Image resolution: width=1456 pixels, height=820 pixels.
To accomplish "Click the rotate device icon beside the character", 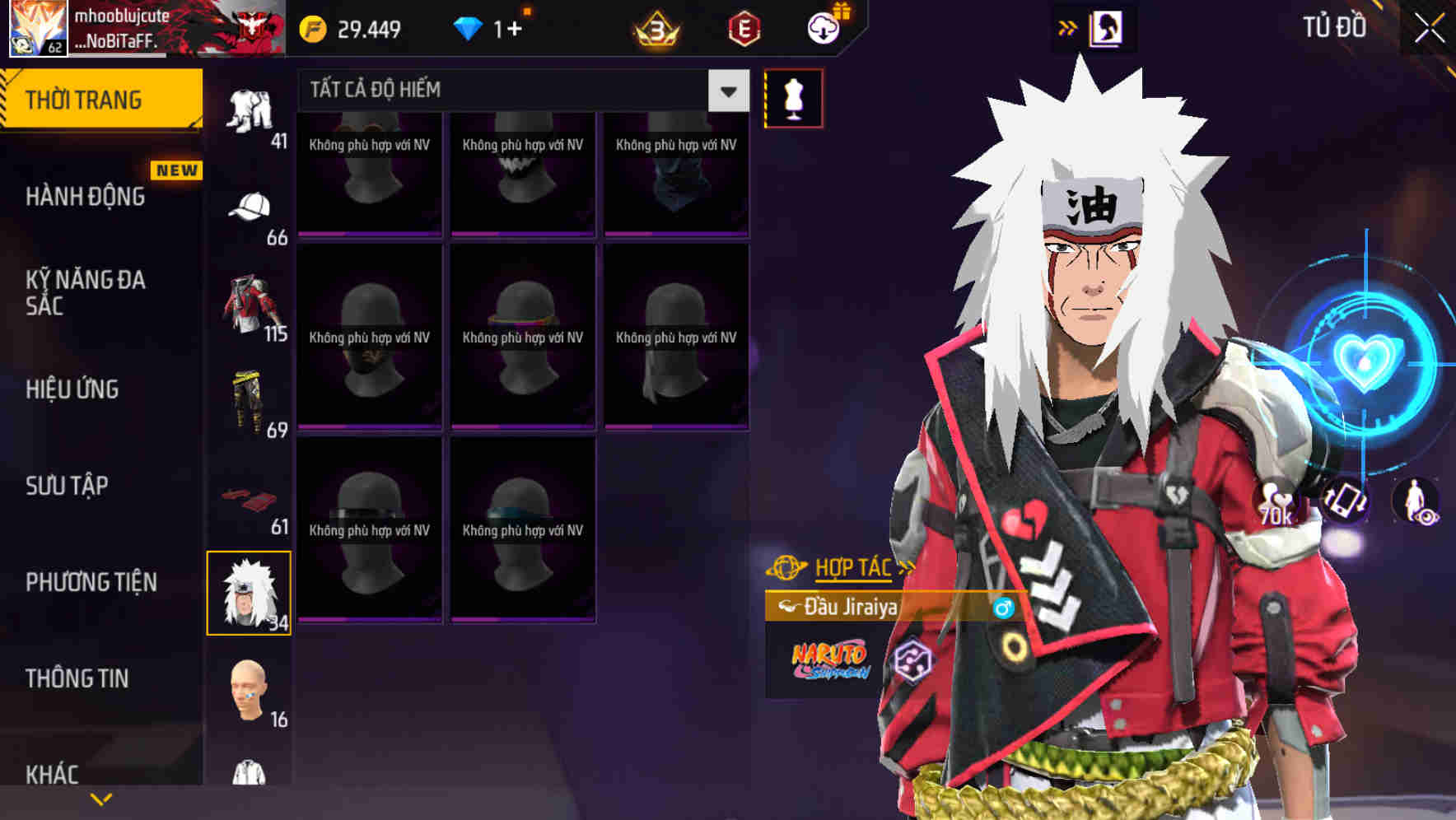I will (x=1345, y=502).
